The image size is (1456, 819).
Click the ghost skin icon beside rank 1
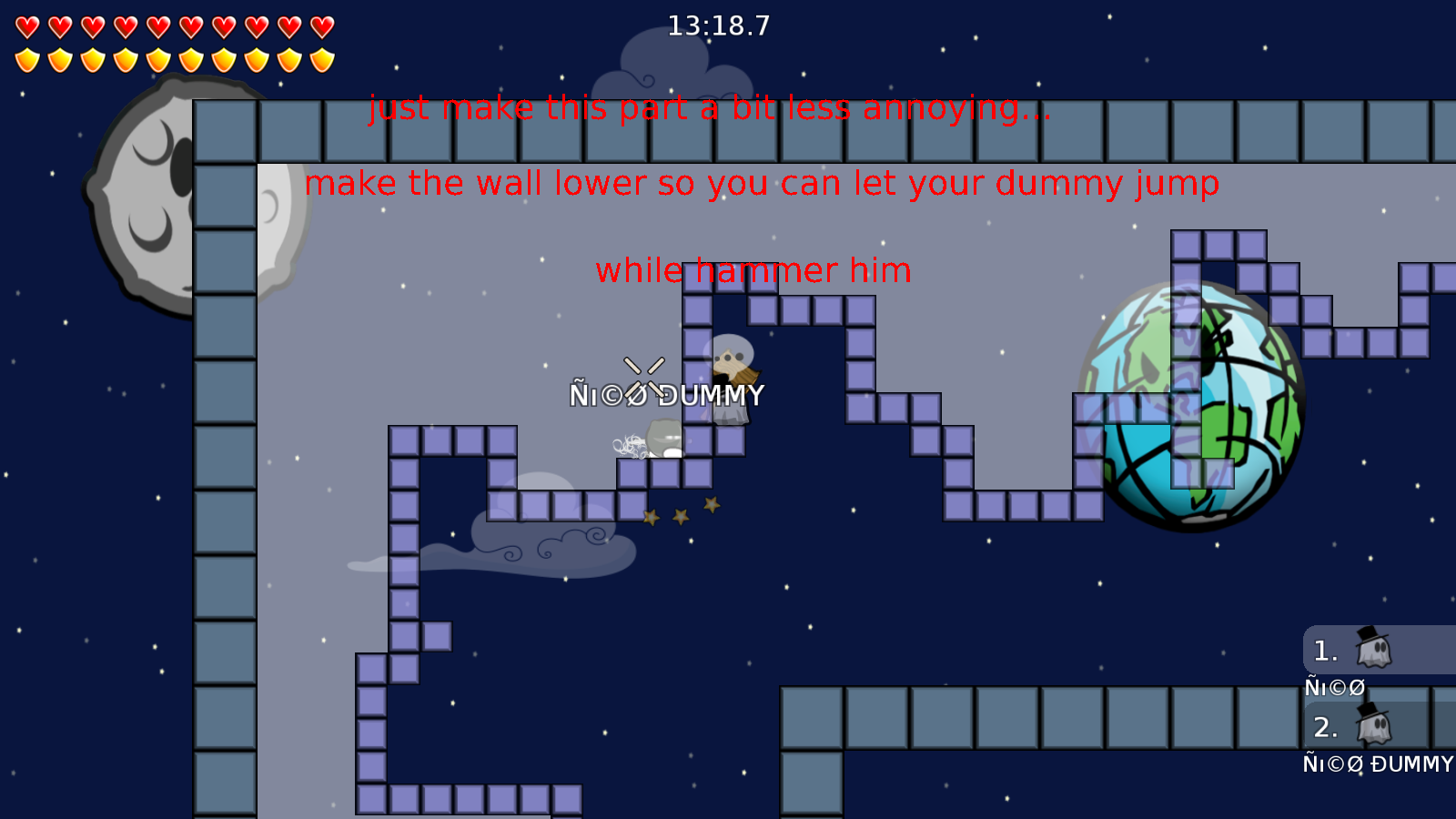tap(1374, 651)
